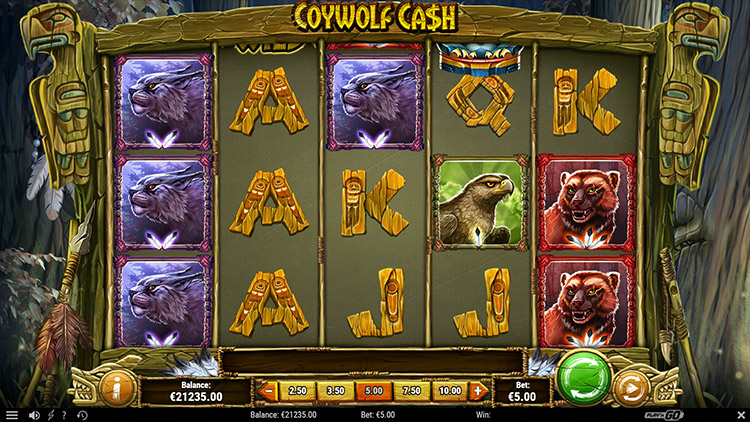Select the 10.00 bet value
This screenshot has height=422, width=750.
pos(449,391)
